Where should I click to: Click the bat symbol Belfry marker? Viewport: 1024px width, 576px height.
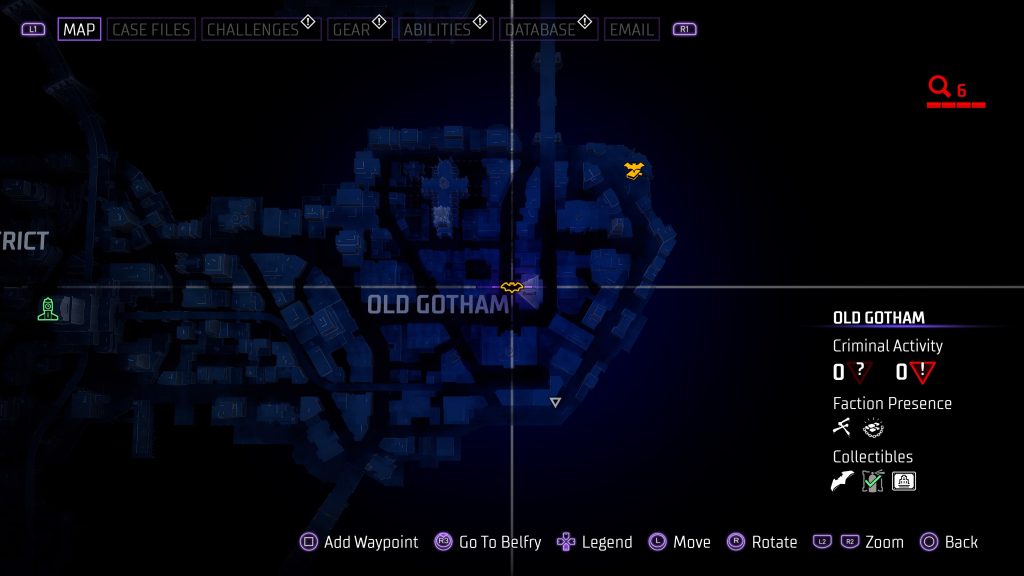[512, 287]
